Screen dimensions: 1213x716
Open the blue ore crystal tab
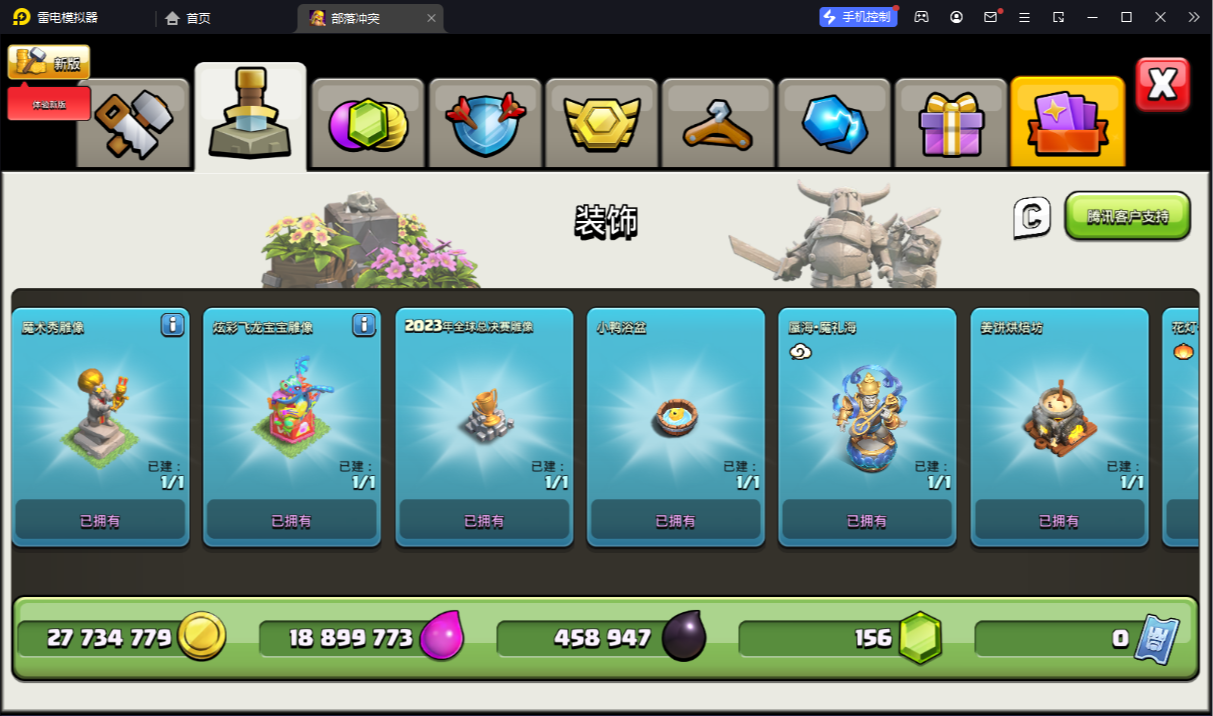pos(834,123)
